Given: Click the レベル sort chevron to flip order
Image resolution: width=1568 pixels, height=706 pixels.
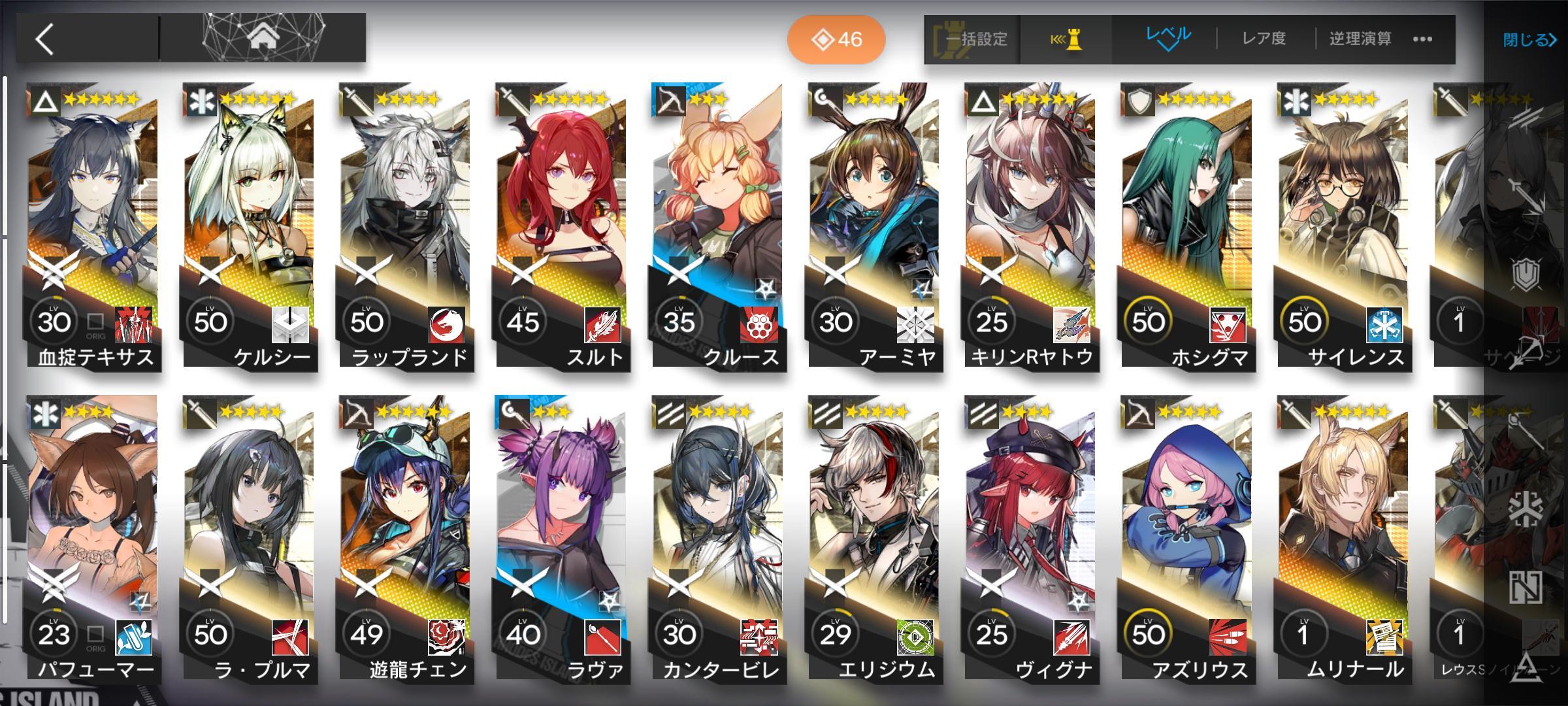Looking at the screenshot, I should pos(1169,47).
